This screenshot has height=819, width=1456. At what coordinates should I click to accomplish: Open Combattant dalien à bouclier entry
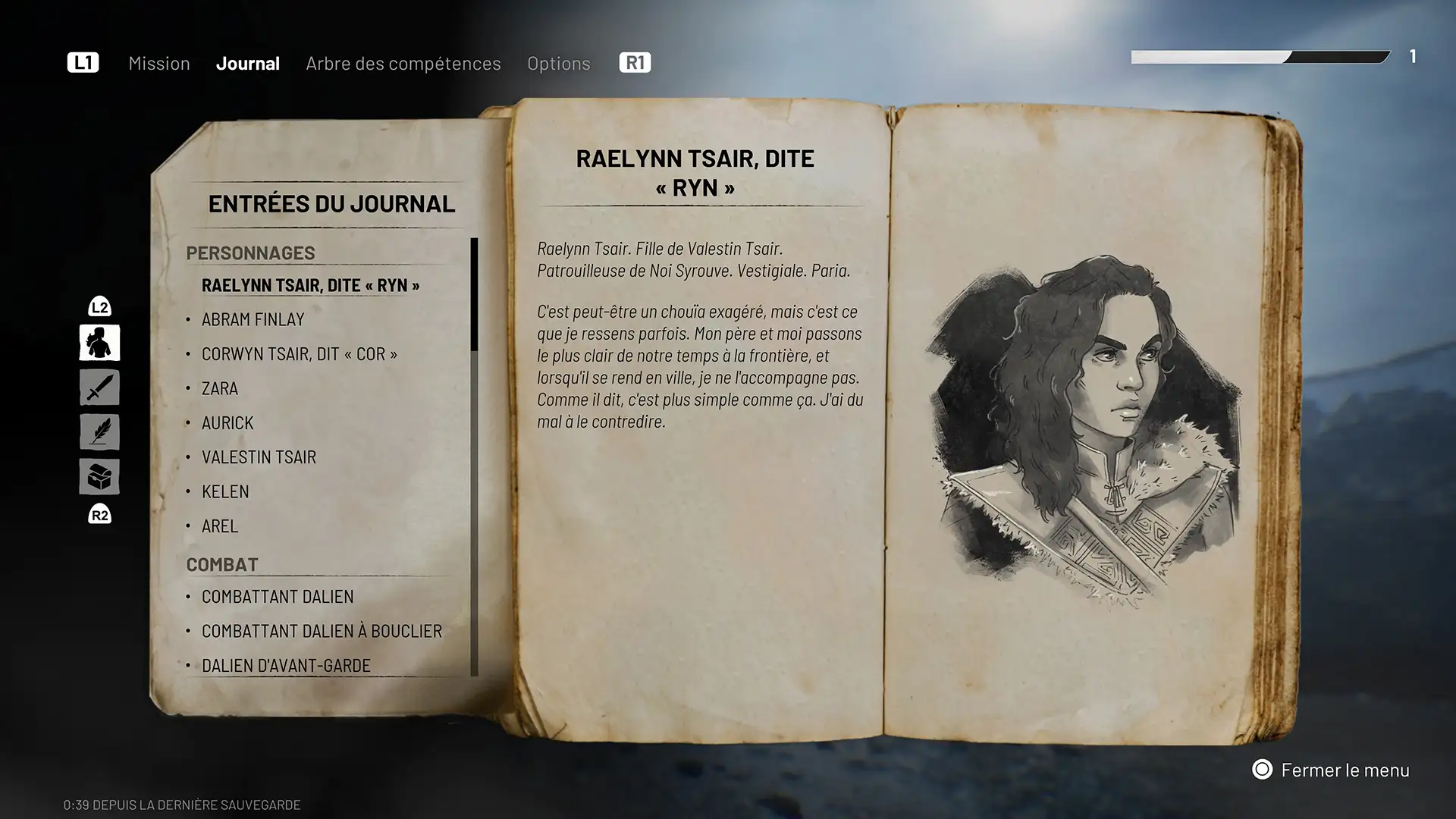pyautogui.click(x=322, y=631)
